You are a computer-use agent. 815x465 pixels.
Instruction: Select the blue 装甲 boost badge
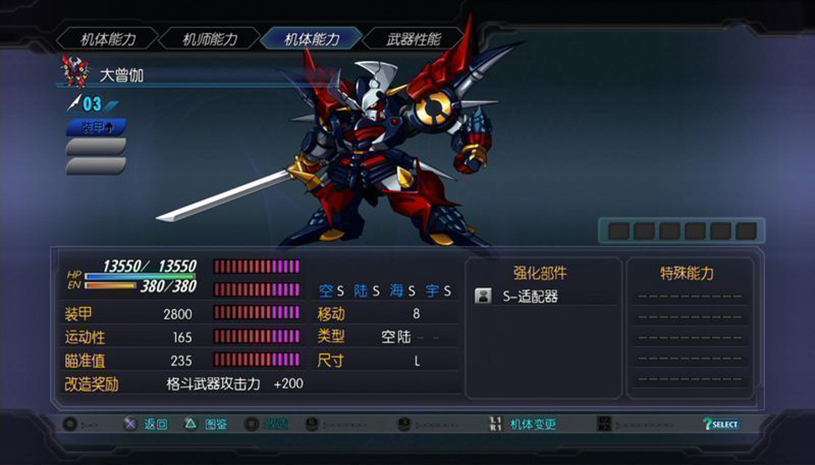[x=96, y=127]
